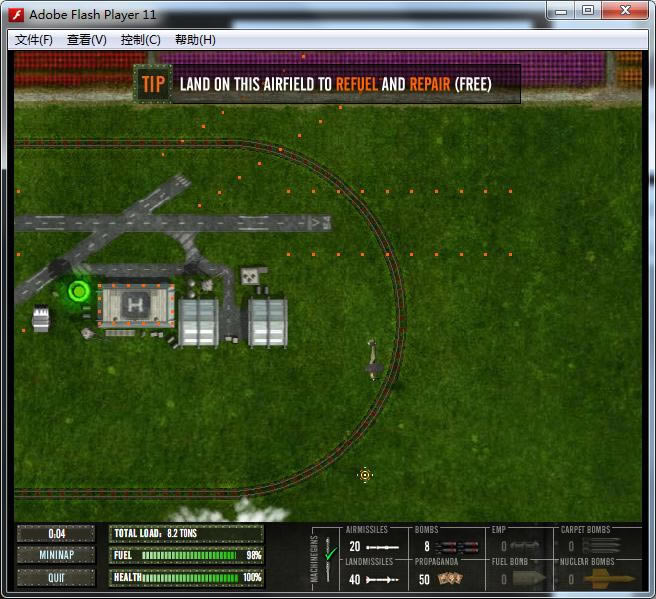This screenshot has width=656, height=599.
Task: Open the Minimap
Action: point(56,556)
